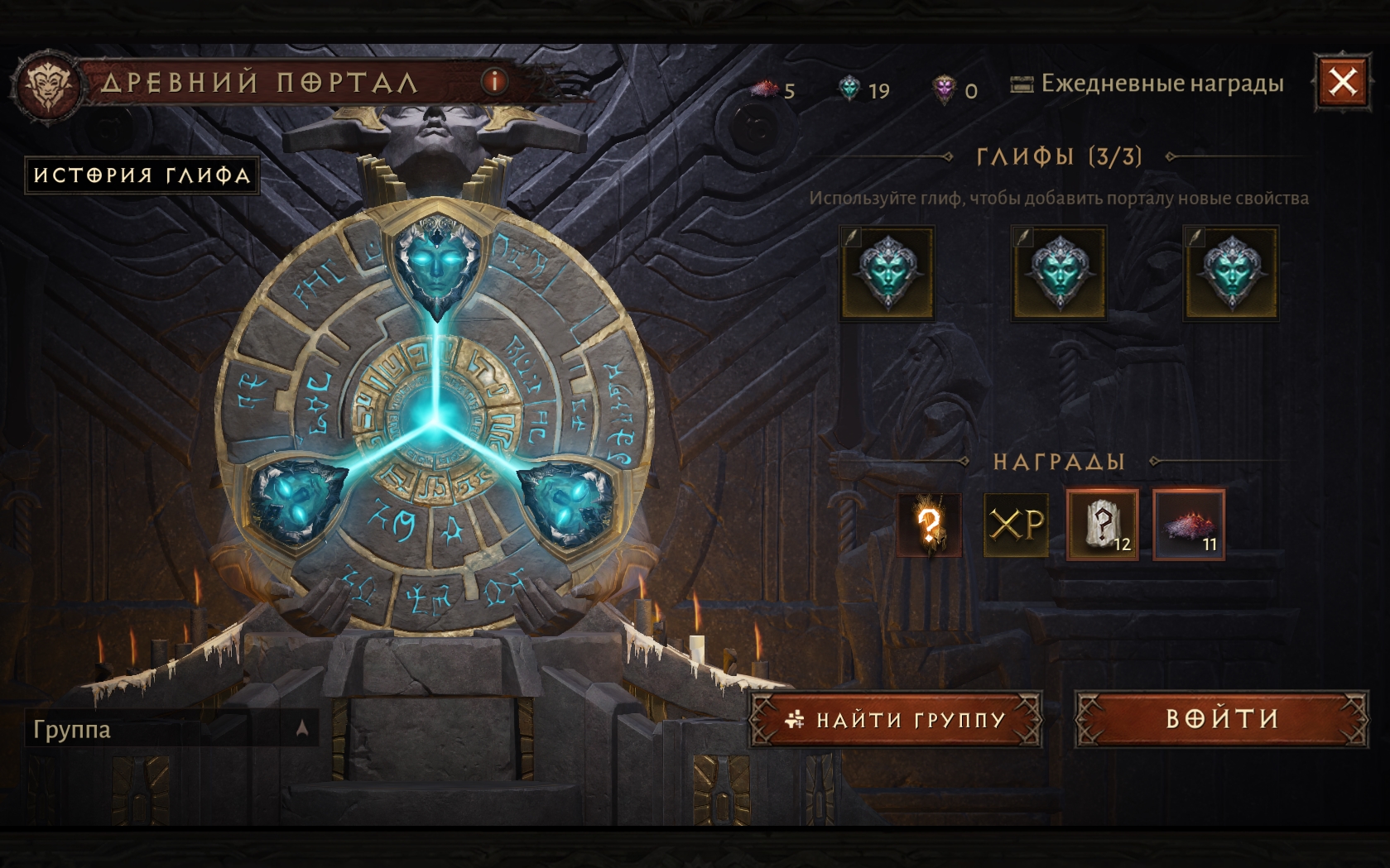Click the Найти группу button
Viewport: 1390px width, 868px height.
(895, 720)
